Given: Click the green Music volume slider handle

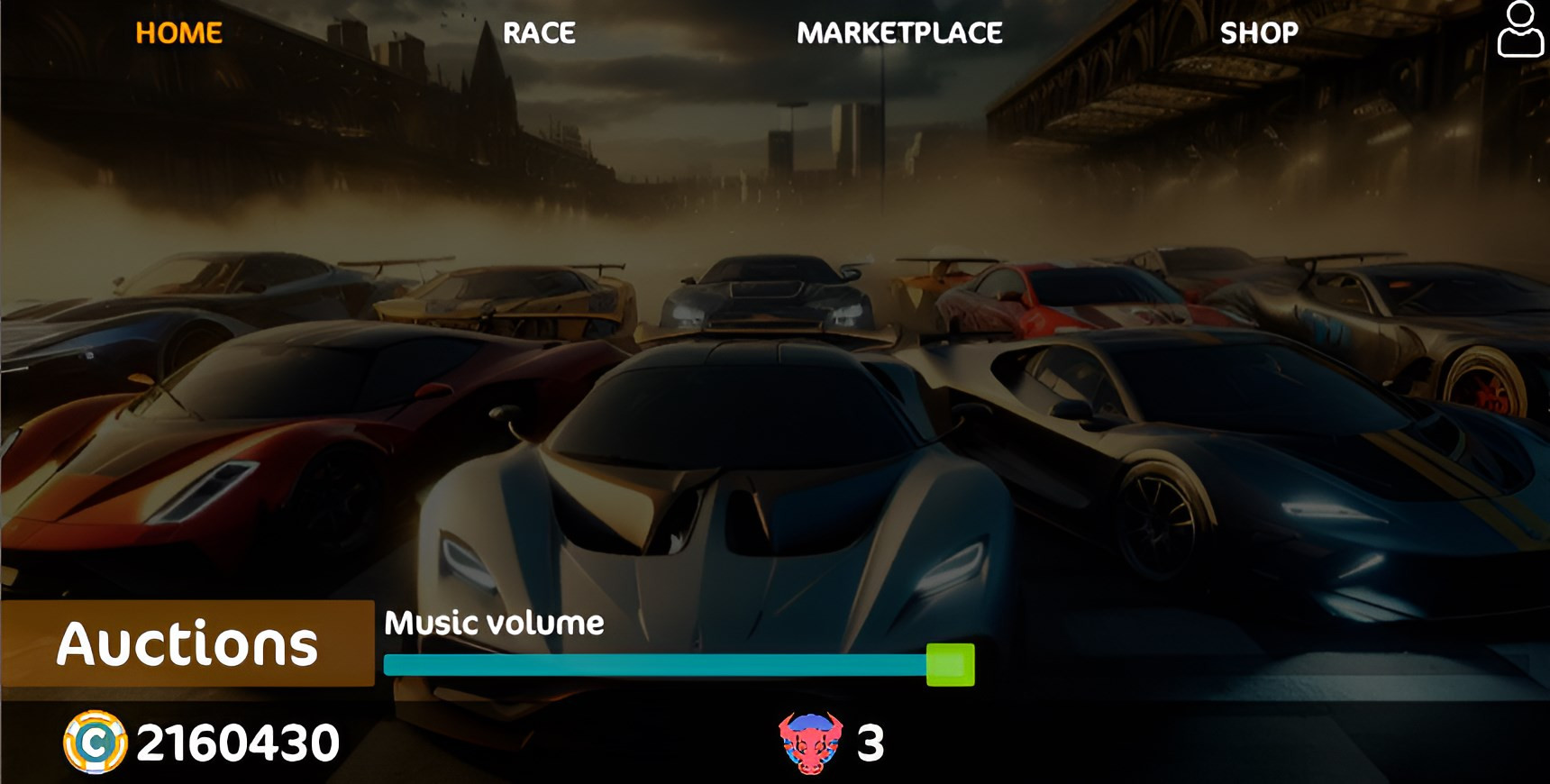Looking at the screenshot, I should tap(951, 665).
